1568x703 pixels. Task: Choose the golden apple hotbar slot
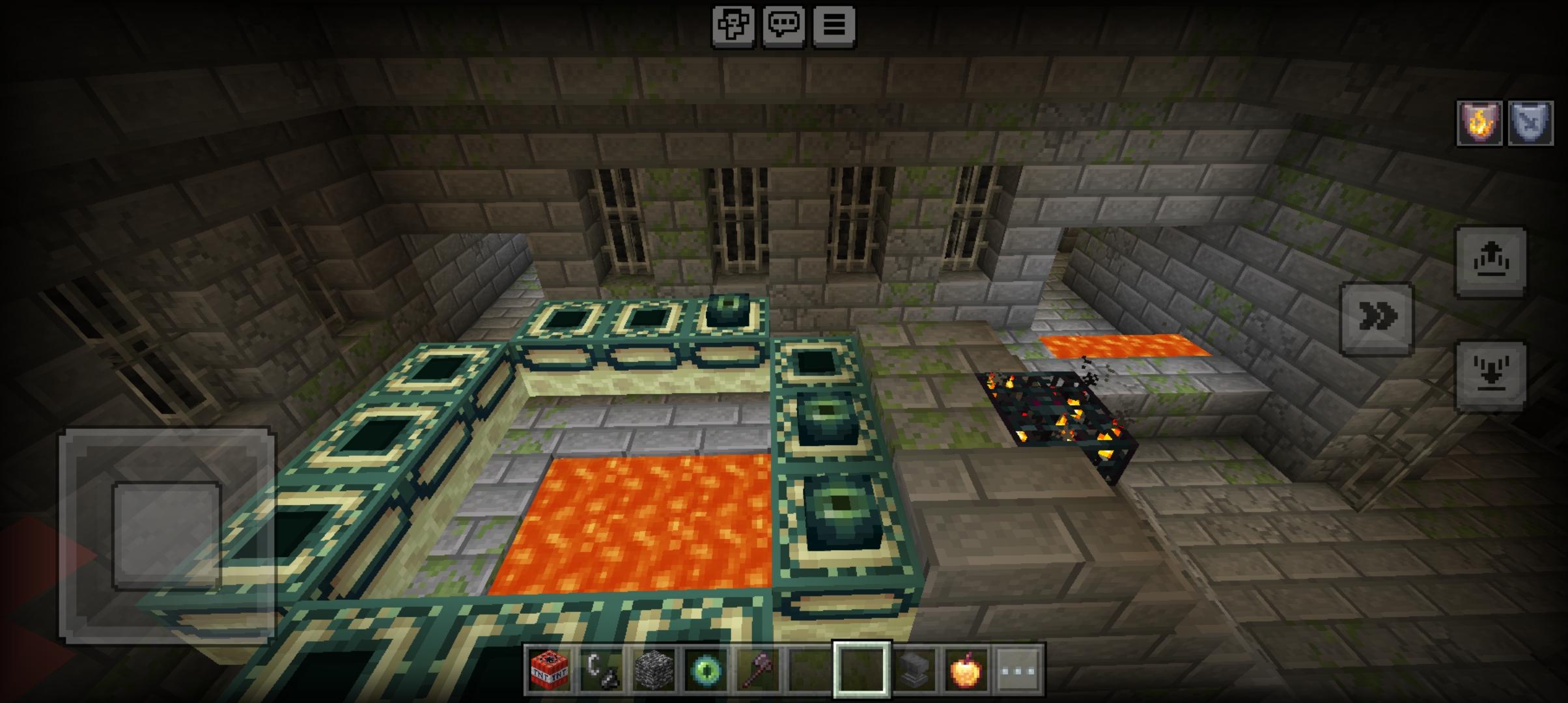966,669
